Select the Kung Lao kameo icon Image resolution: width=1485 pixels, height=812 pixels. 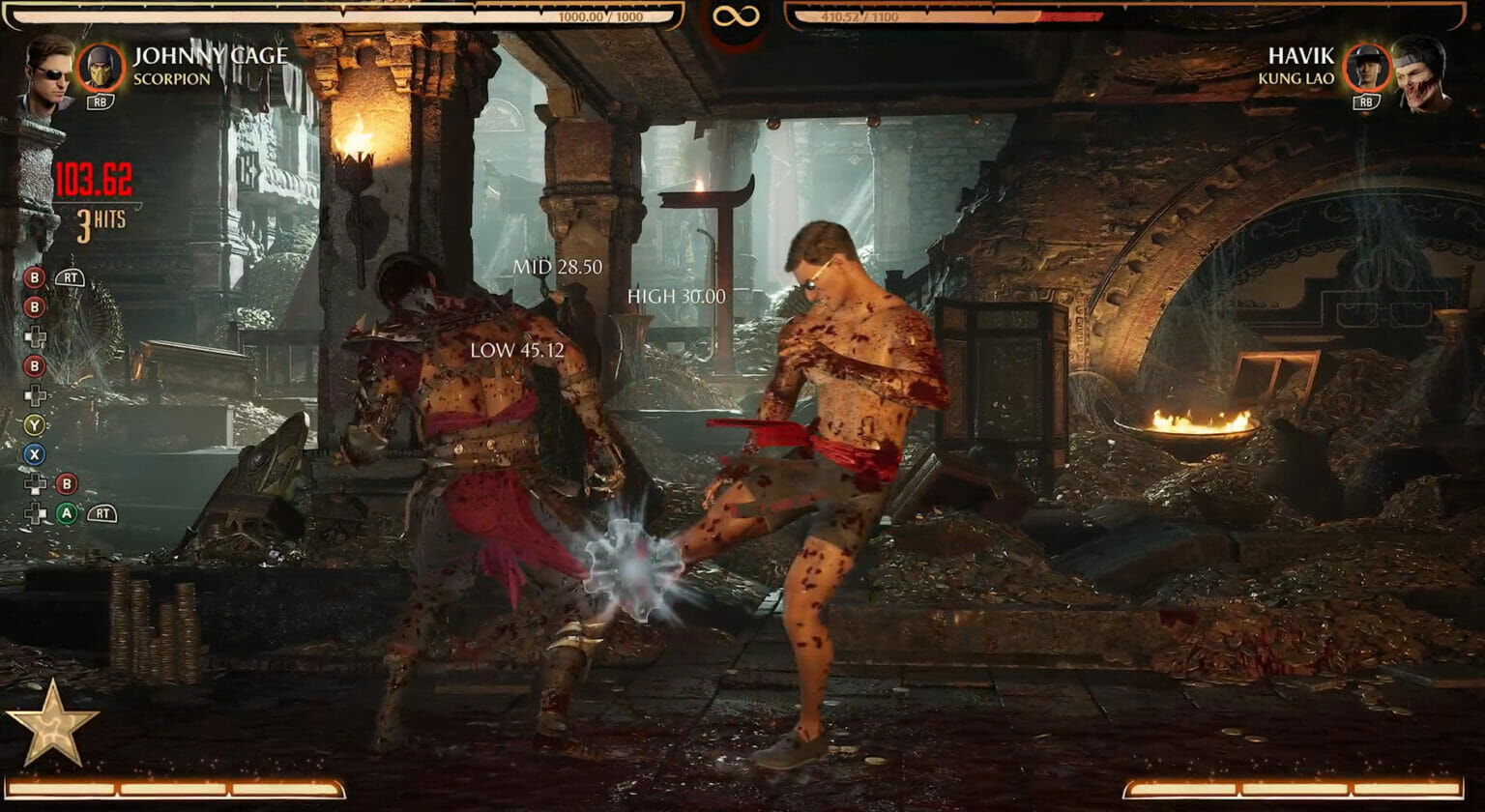point(1367,68)
